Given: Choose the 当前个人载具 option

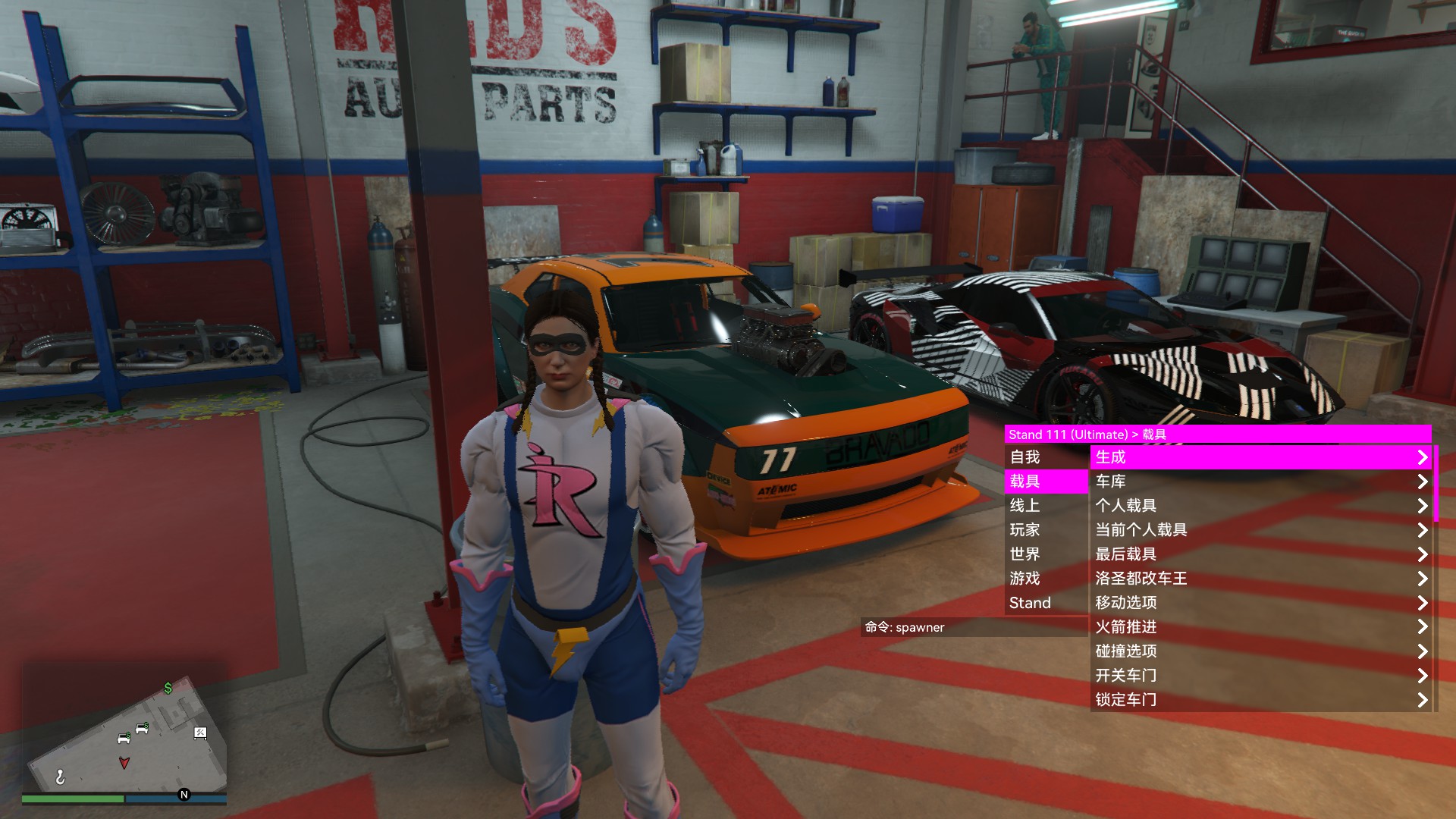Looking at the screenshot, I should [x=1259, y=530].
